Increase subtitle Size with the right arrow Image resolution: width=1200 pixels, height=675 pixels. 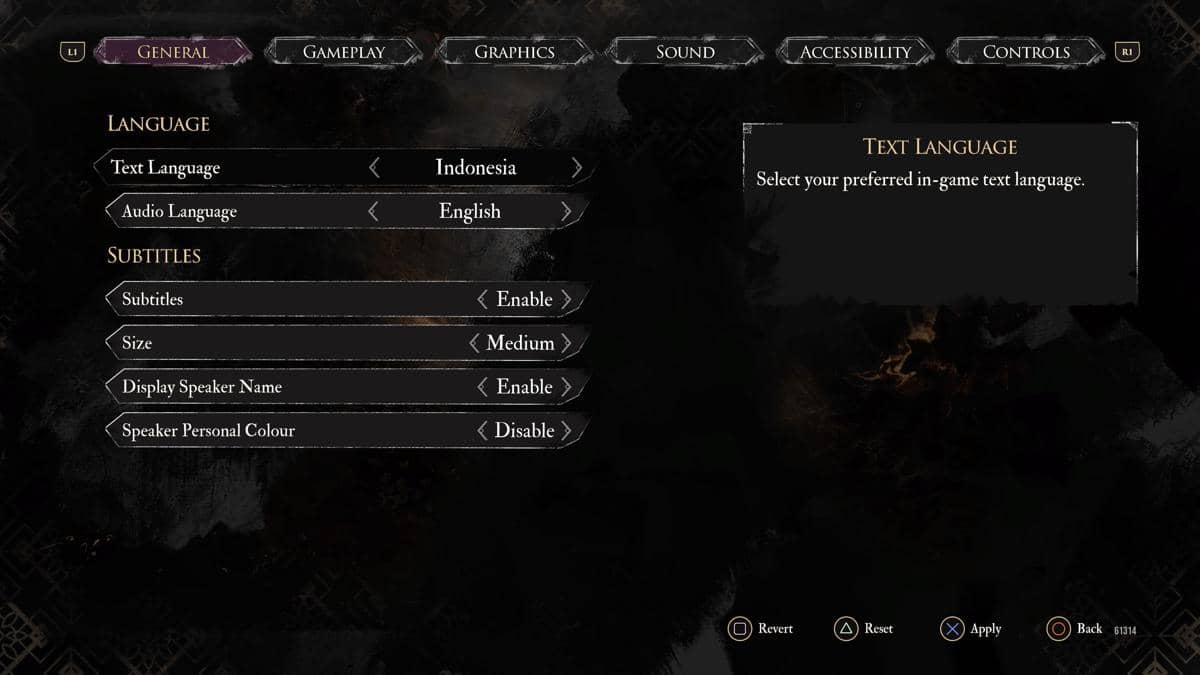[567, 343]
